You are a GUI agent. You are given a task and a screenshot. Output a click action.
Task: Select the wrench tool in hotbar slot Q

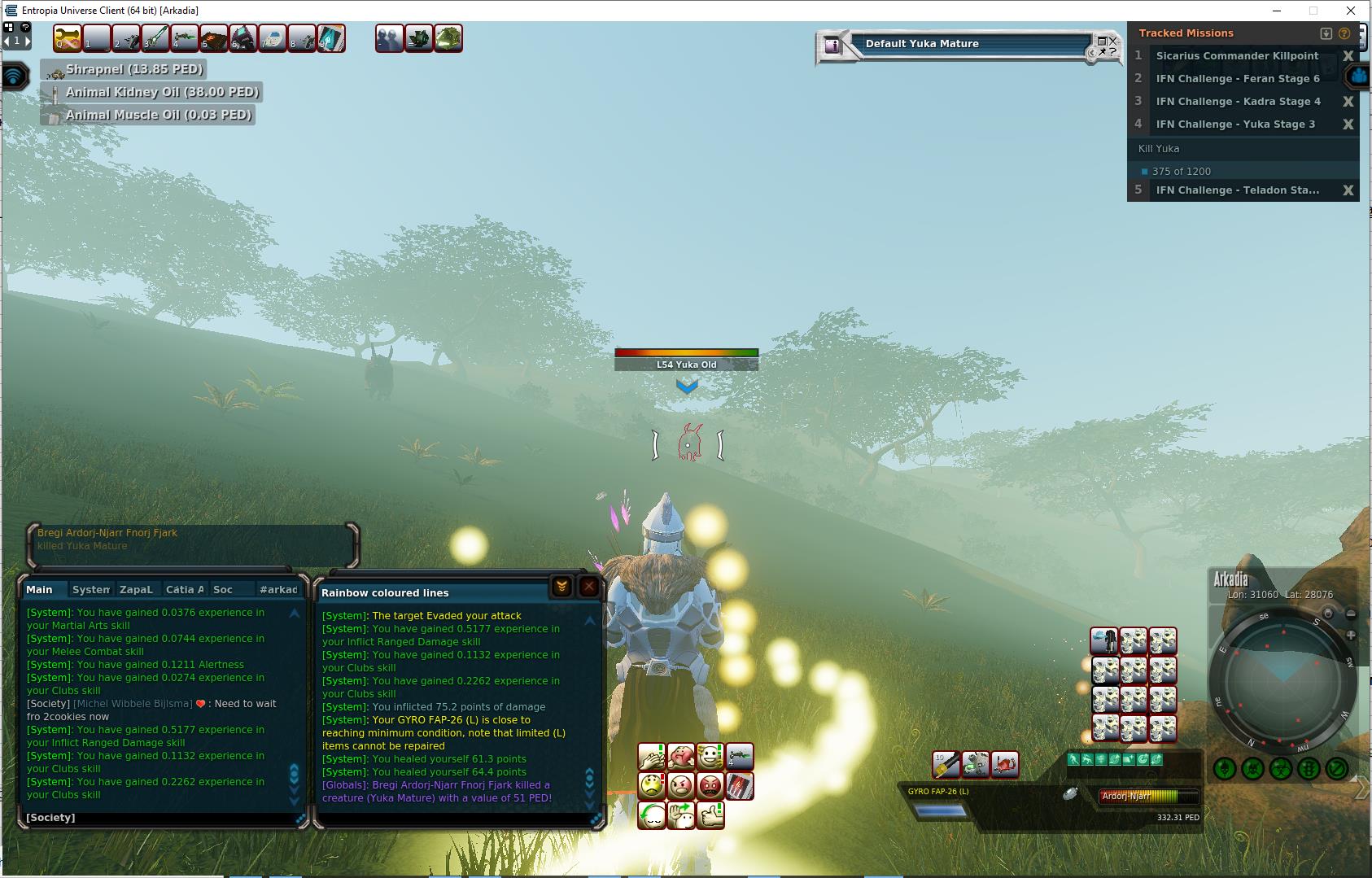68,38
